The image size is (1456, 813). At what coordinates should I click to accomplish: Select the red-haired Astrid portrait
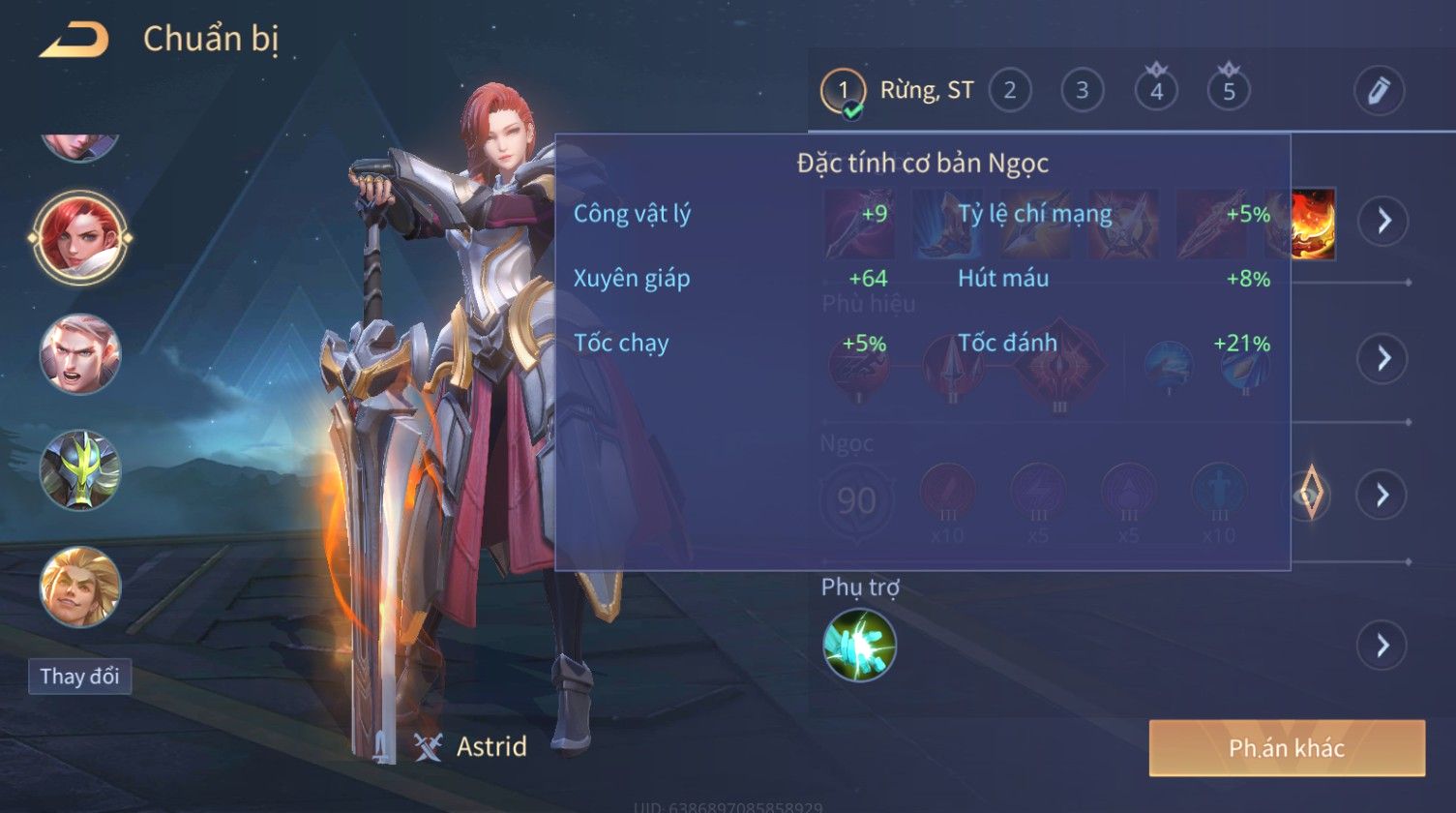[80, 237]
